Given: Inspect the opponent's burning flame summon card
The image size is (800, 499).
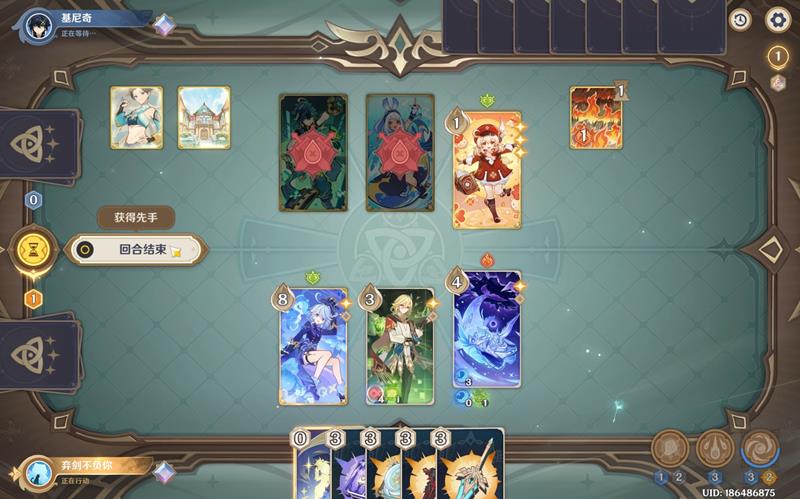Looking at the screenshot, I should click(596, 118).
